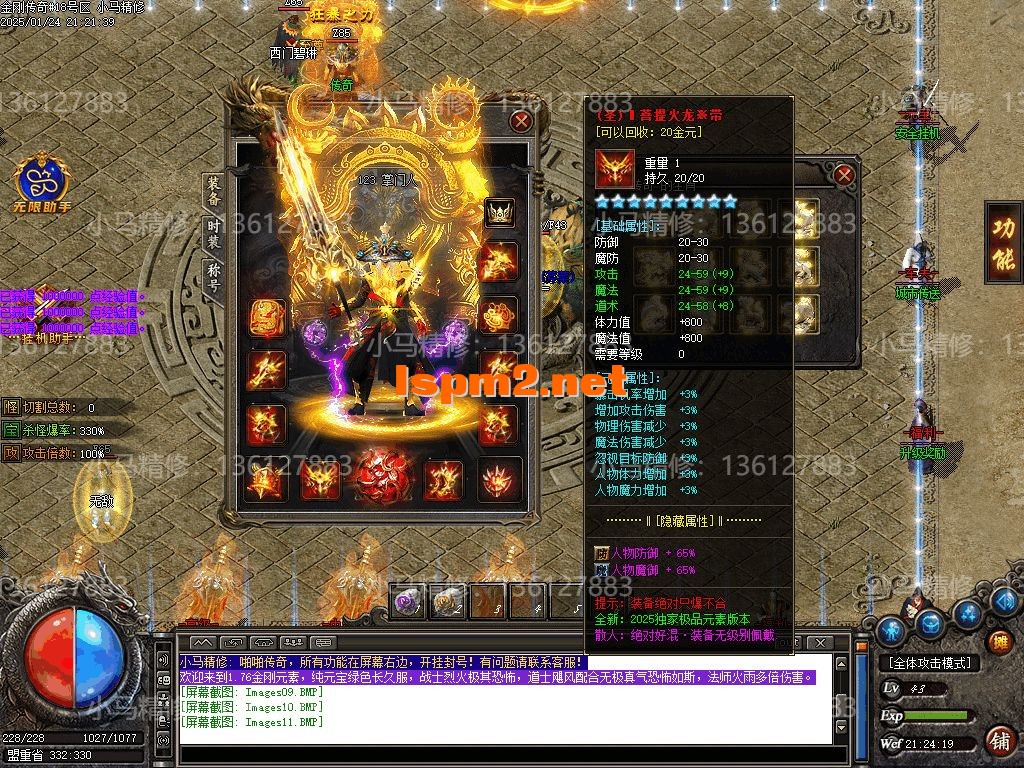The height and width of the screenshot is (768, 1024).
Task: Select the crown helmet equipment slot
Action: 499,212
